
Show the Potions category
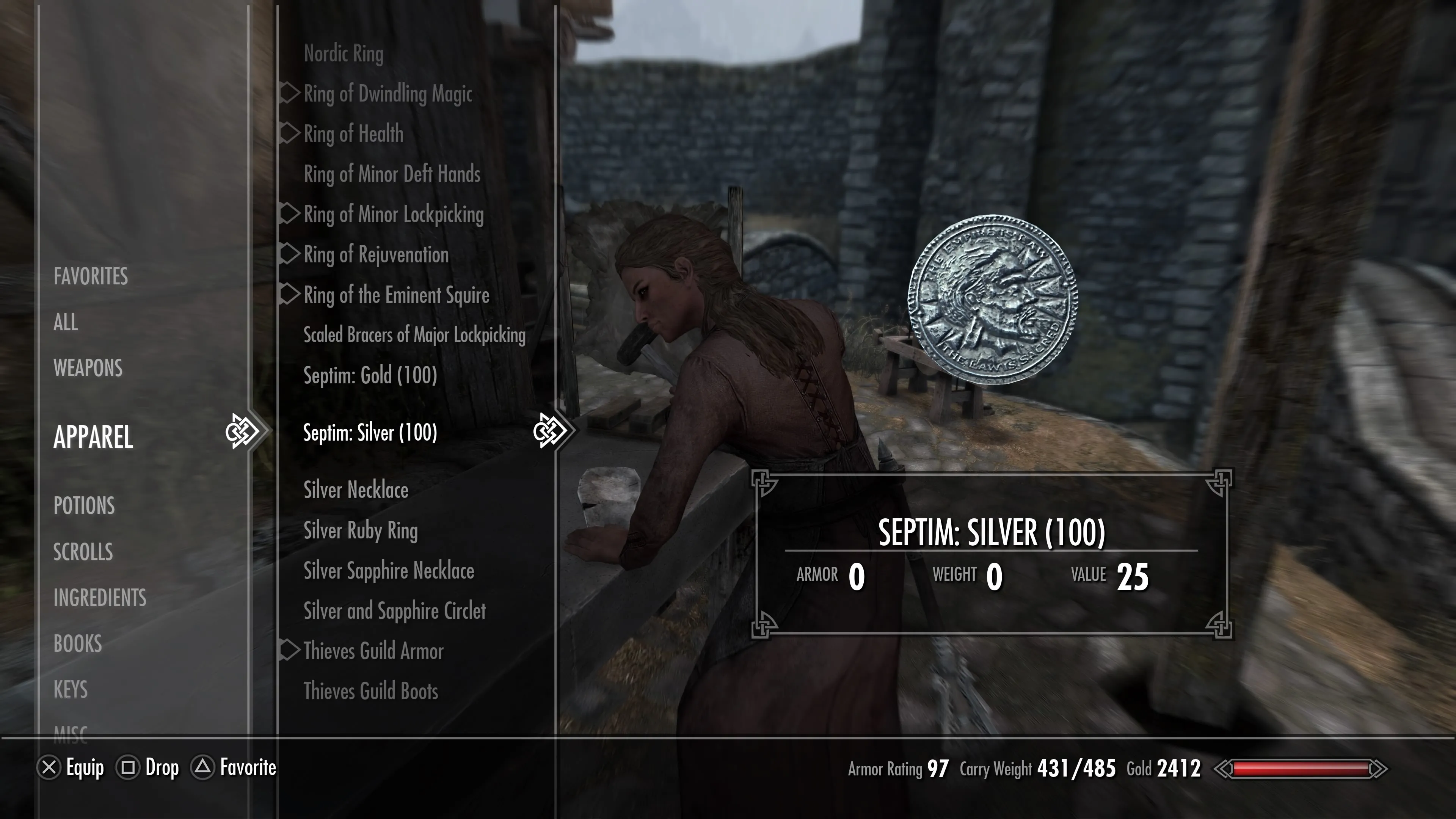pos(84,505)
